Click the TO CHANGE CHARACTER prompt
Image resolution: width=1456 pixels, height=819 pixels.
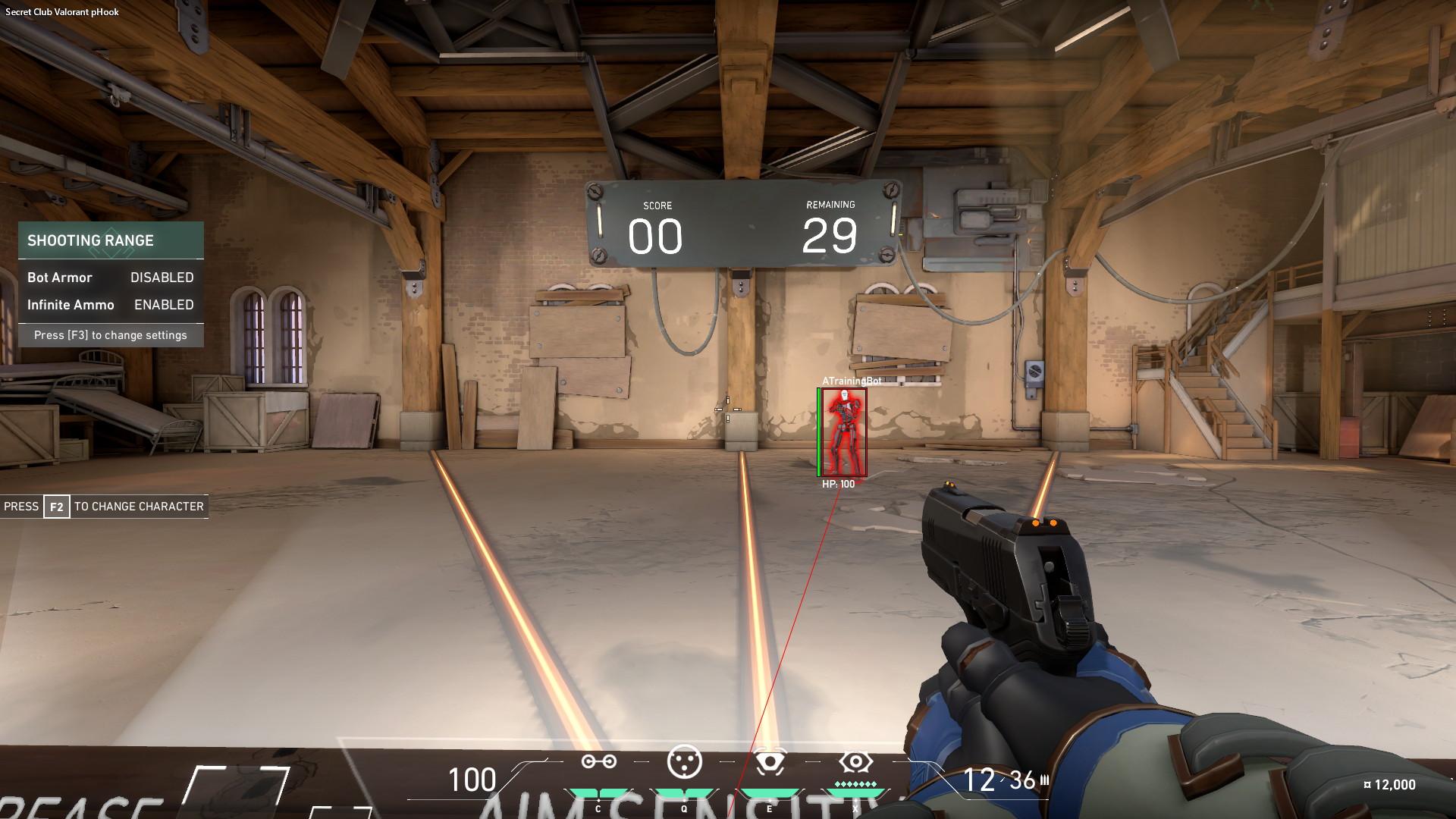tap(138, 507)
